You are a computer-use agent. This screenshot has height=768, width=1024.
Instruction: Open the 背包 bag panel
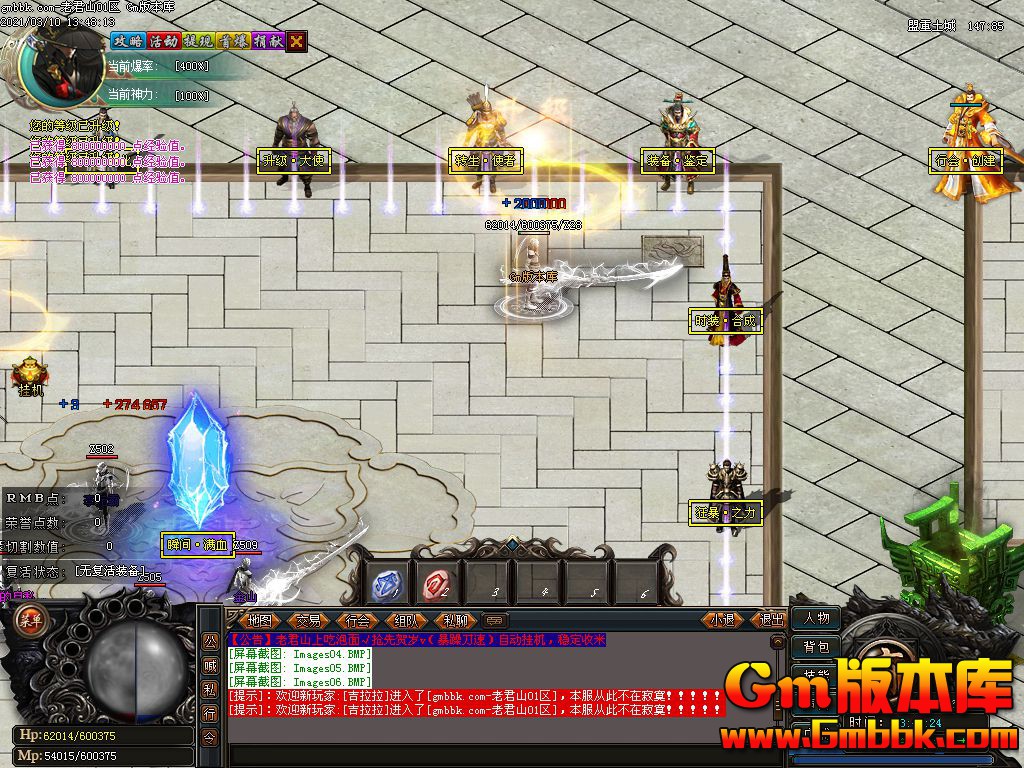point(816,648)
